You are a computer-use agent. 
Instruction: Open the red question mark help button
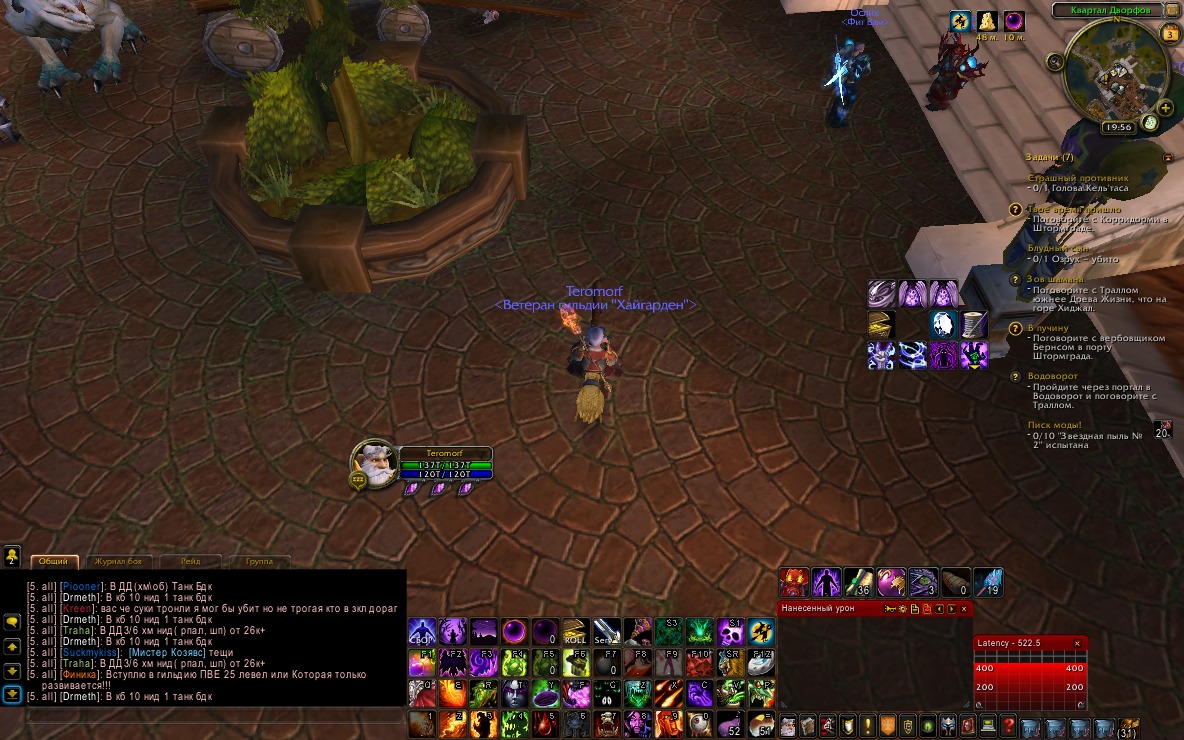pos(1008,725)
